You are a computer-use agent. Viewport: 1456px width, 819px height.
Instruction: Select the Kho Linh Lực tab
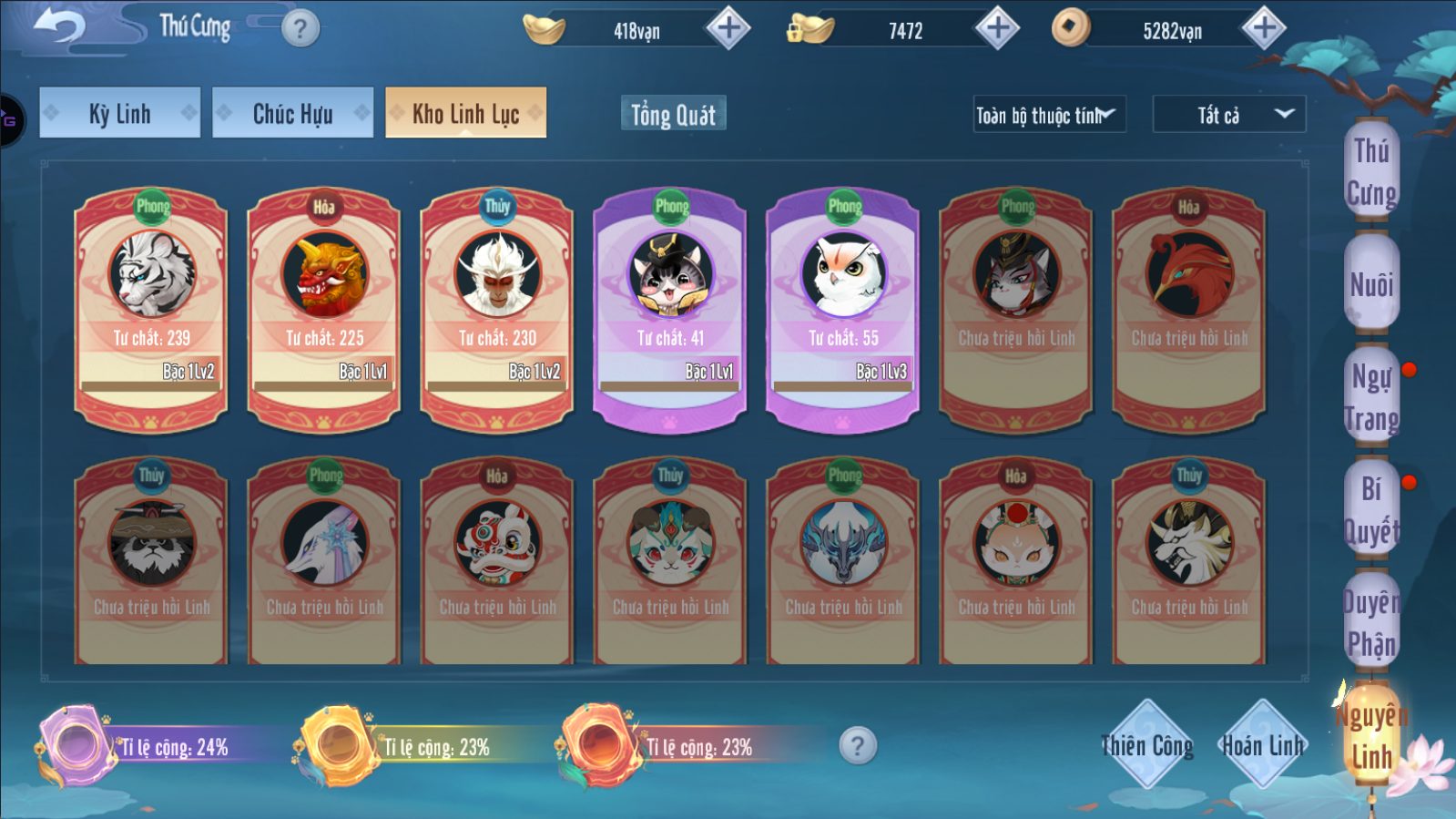(465, 113)
